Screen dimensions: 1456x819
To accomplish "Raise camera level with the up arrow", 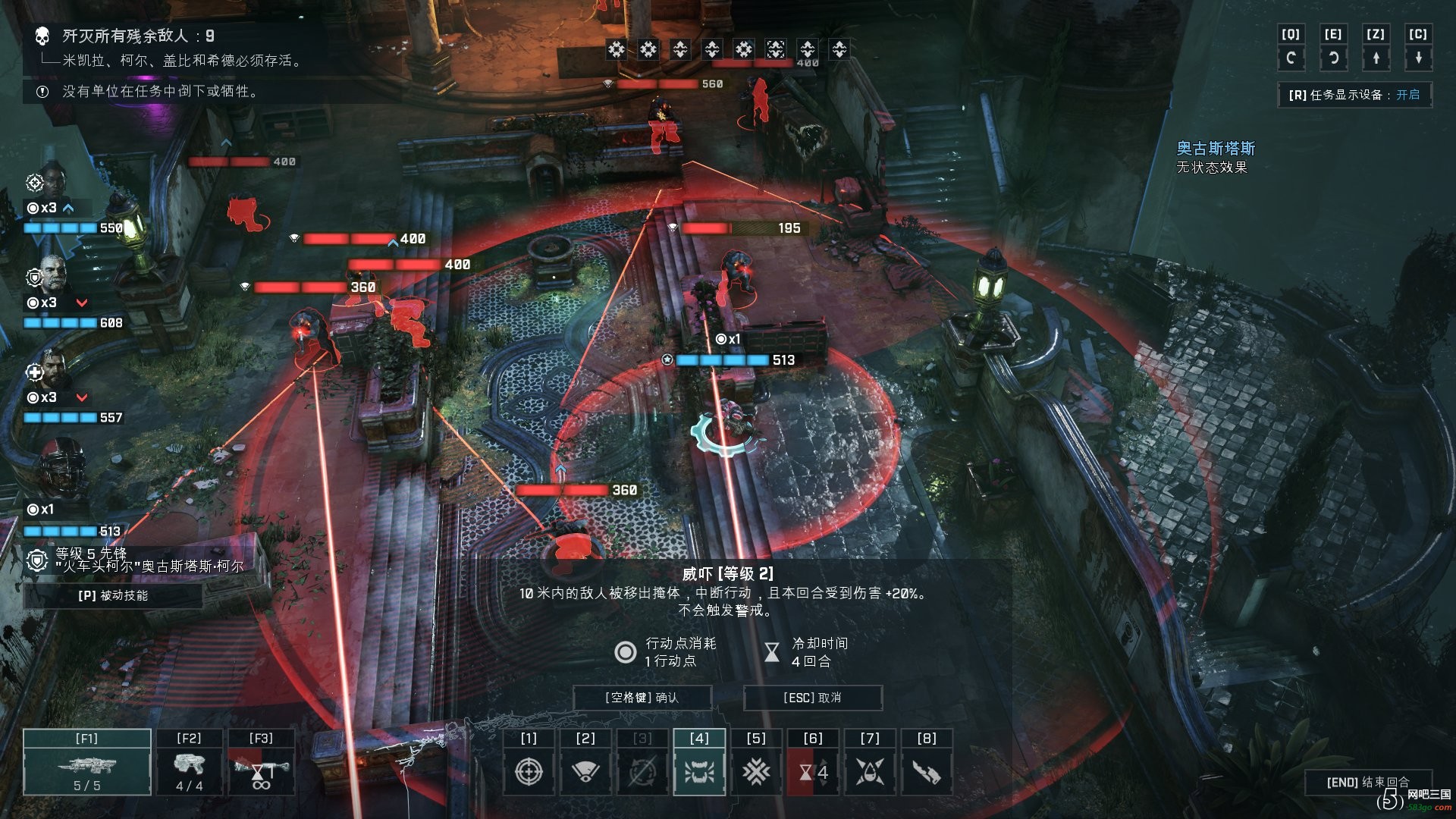I will pyautogui.click(x=1376, y=58).
